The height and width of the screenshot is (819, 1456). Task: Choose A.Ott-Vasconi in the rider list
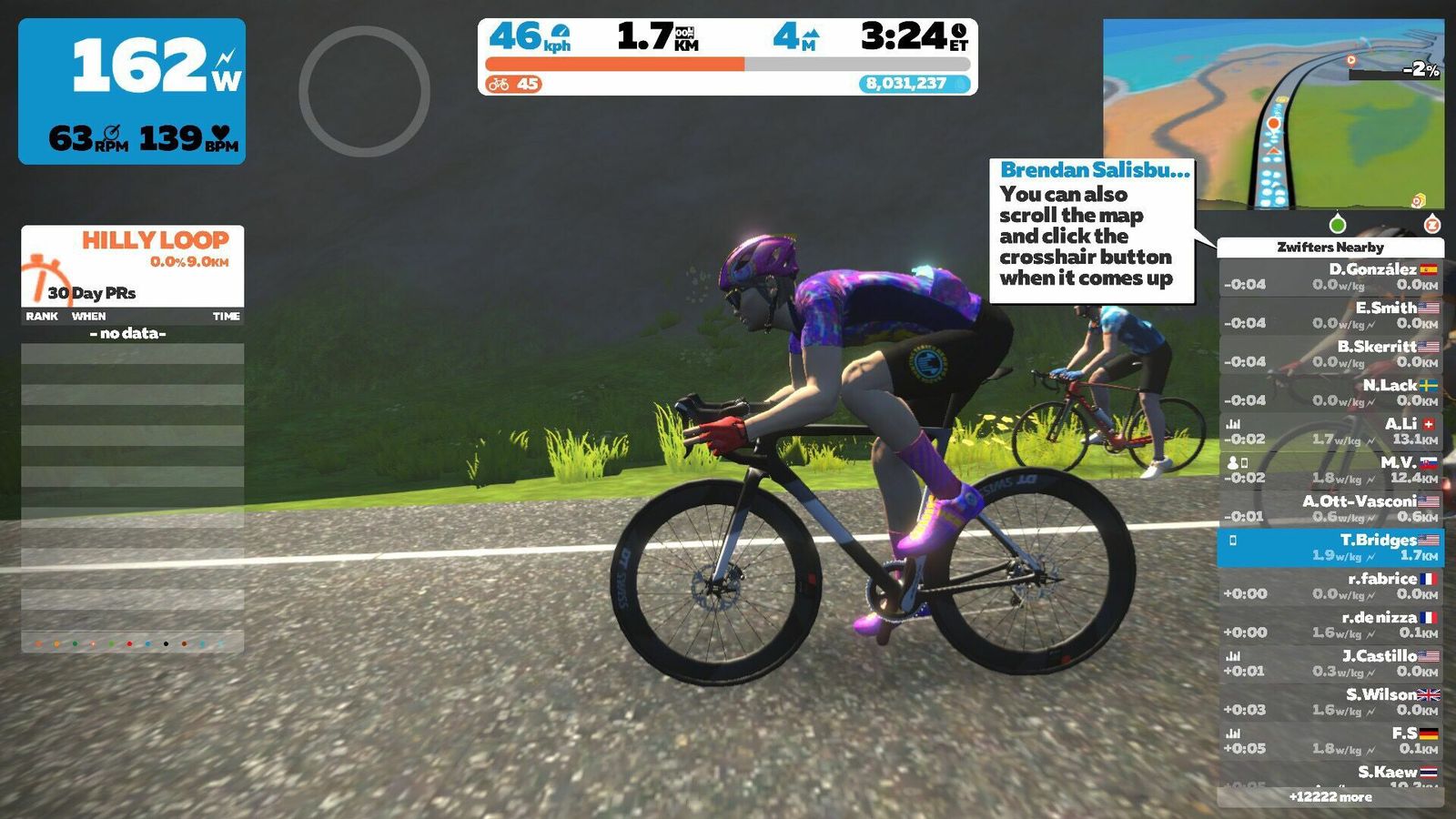(1330, 509)
